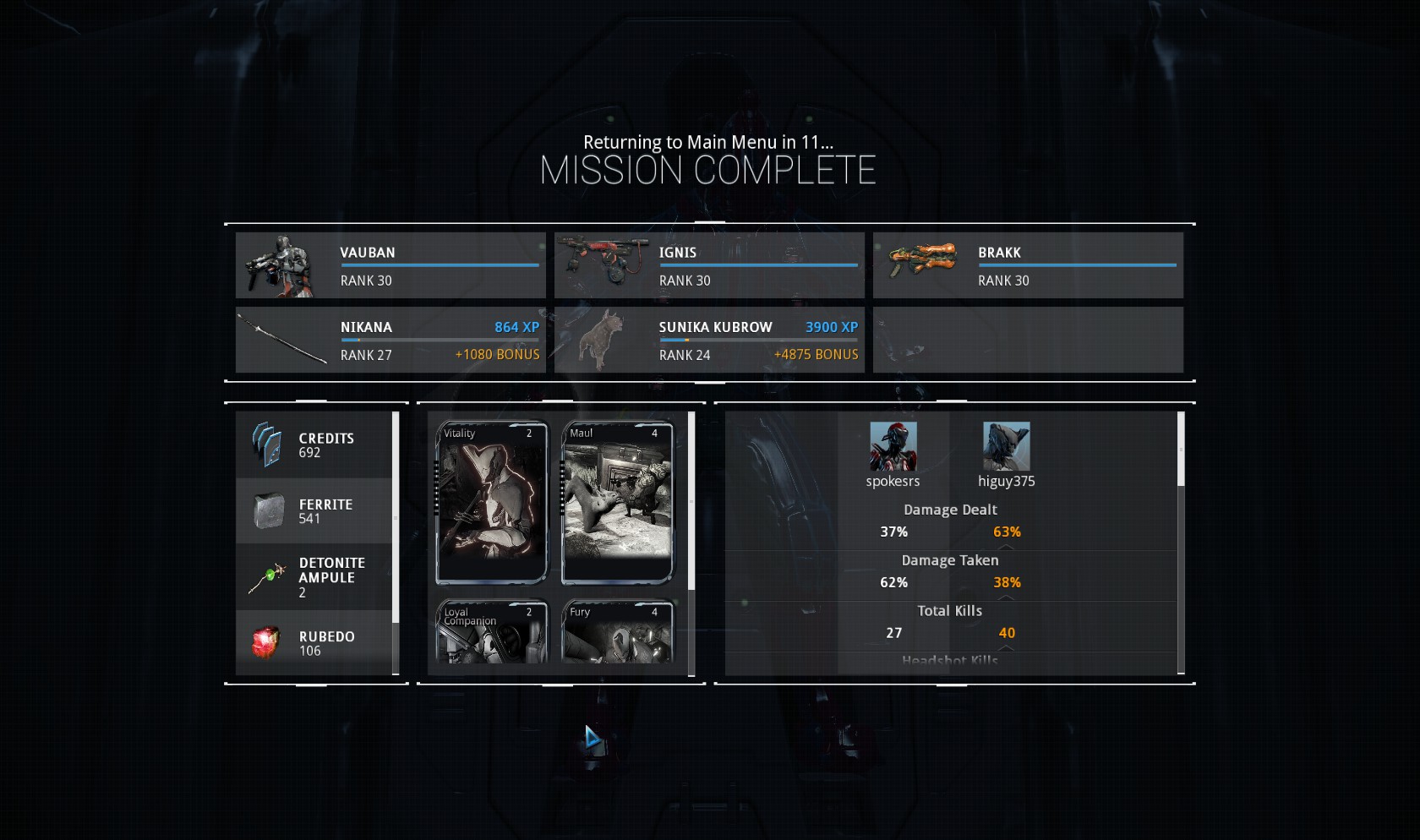This screenshot has width=1420, height=840.
Task: Inspect the Maul mod card
Action: pyautogui.click(x=618, y=503)
